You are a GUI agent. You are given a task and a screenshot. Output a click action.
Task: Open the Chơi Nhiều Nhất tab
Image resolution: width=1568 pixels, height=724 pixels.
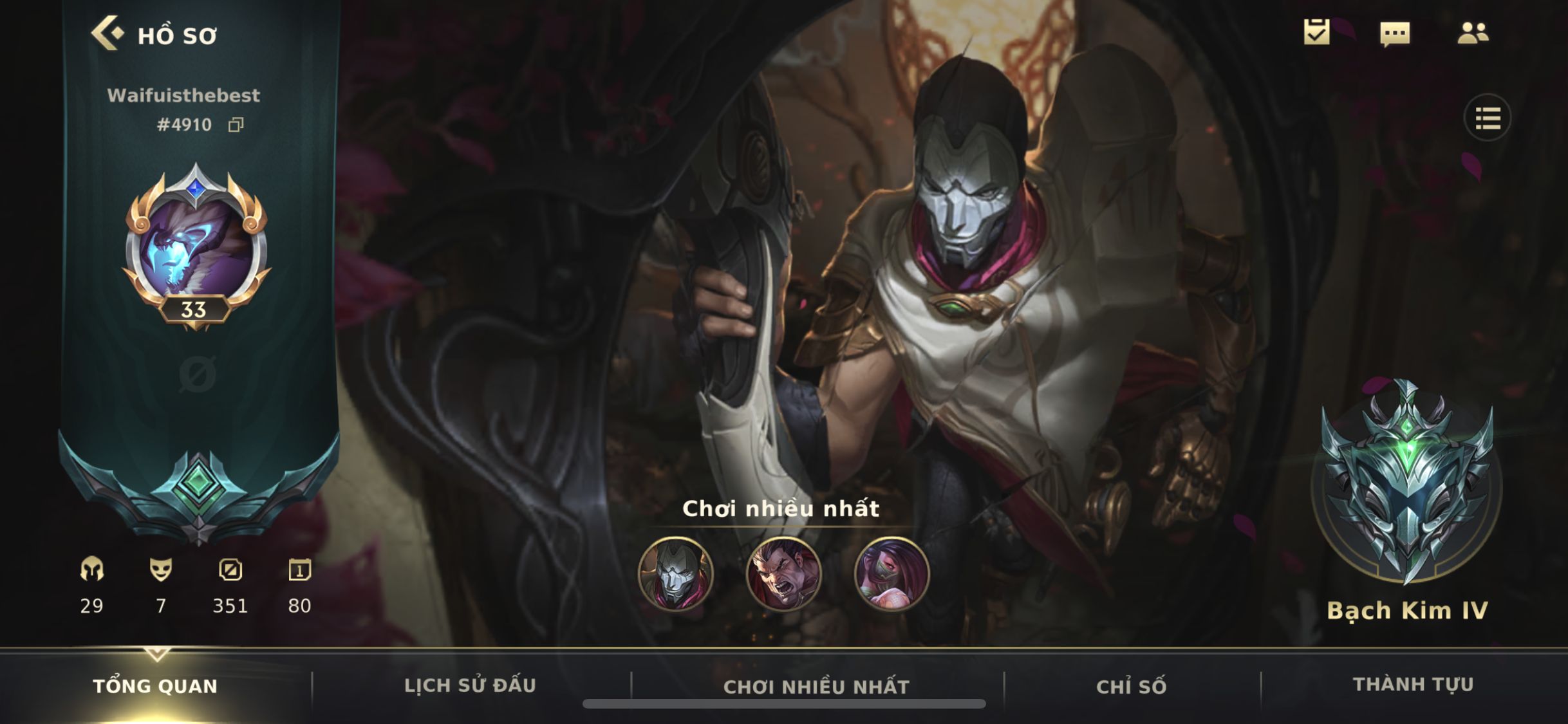pyautogui.click(x=816, y=687)
